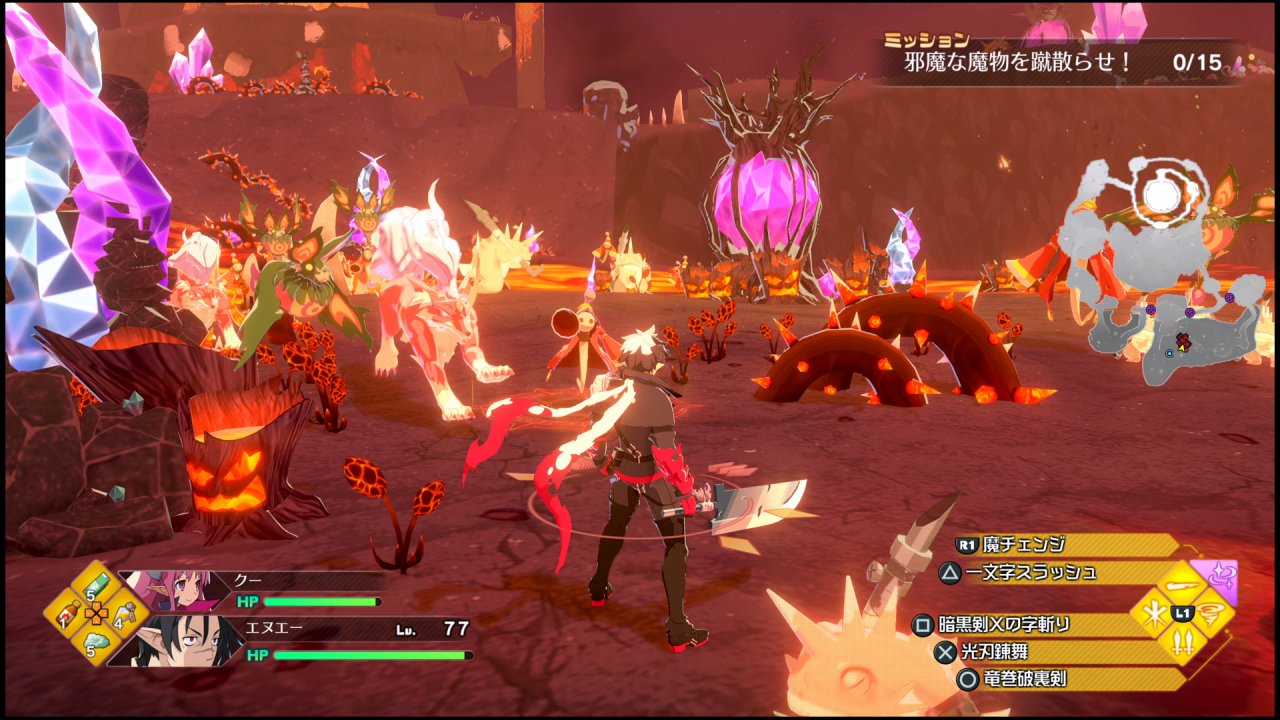Use the red potion bottle item
1280x720 pixels.
pyautogui.click(x=70, y=612)
